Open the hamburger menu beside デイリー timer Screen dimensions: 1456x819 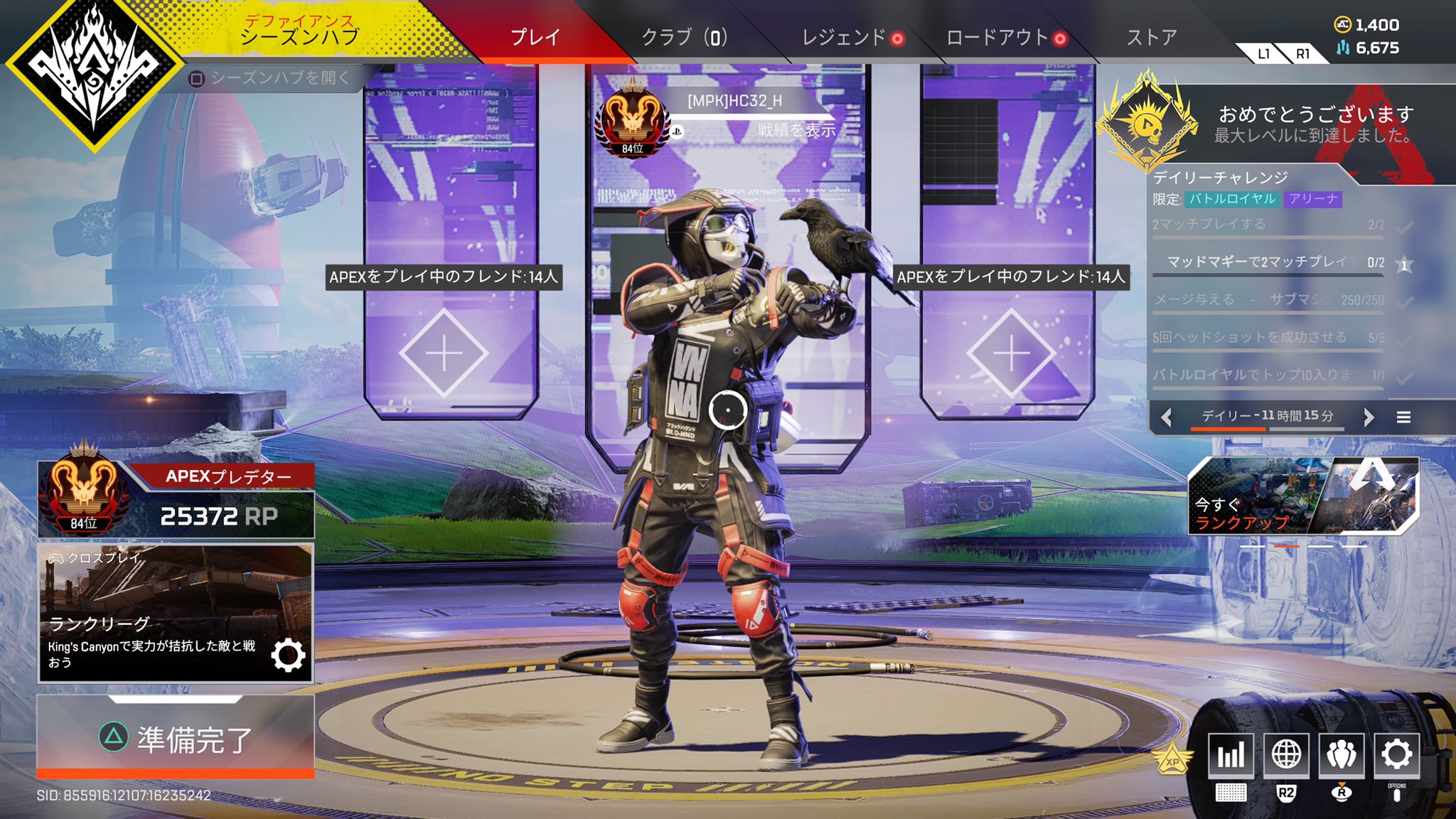click(x=1406, y=418)
